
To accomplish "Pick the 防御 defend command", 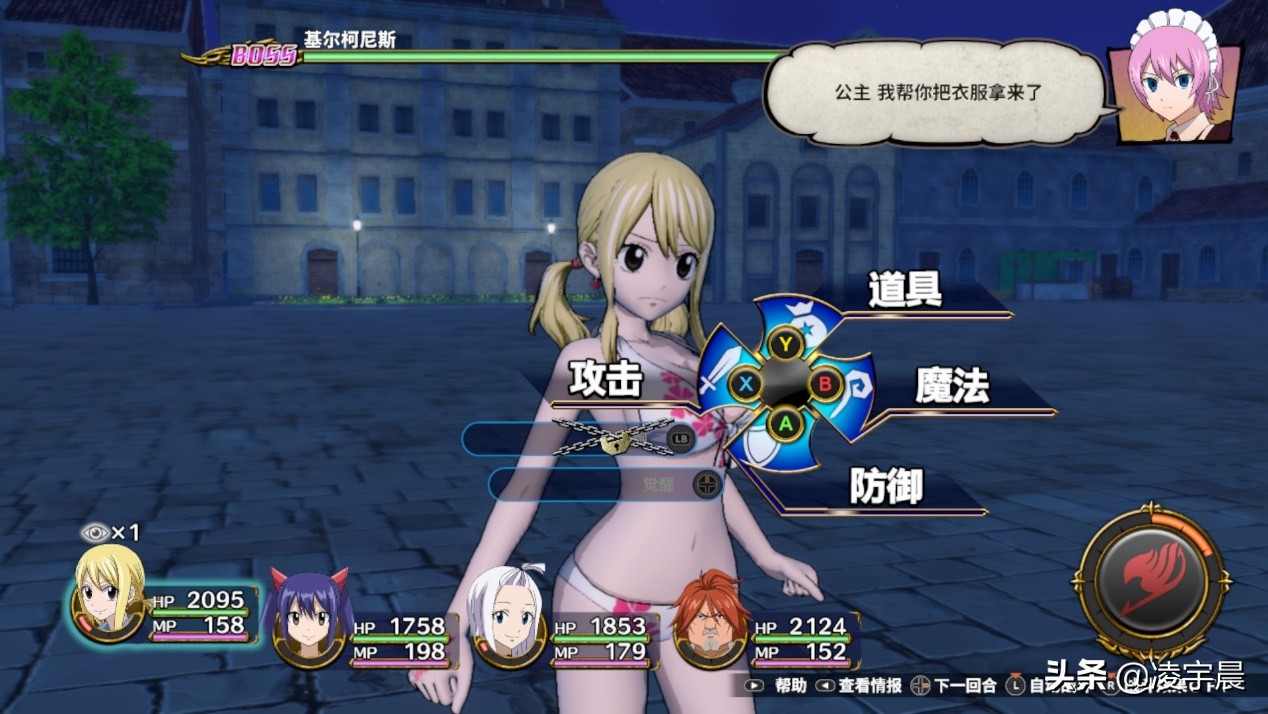I will [x=886, y=487].
